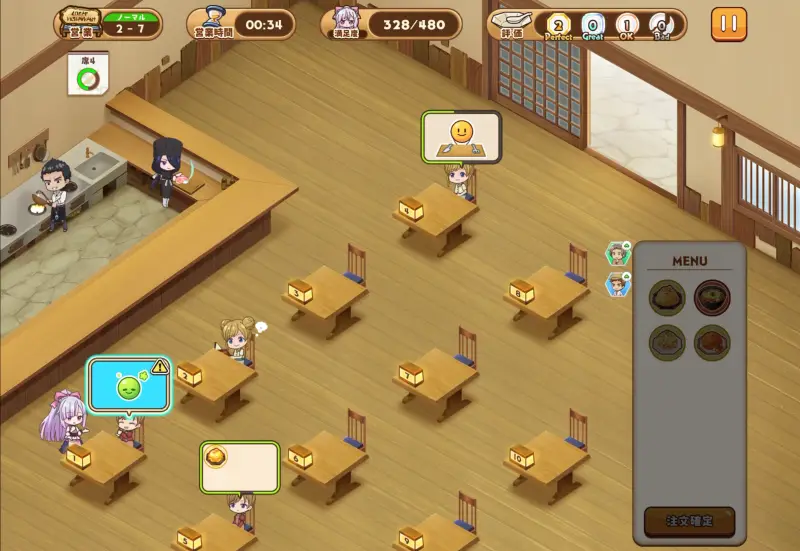Confirm the order with 注文確定 button

[x=689, y=521]
